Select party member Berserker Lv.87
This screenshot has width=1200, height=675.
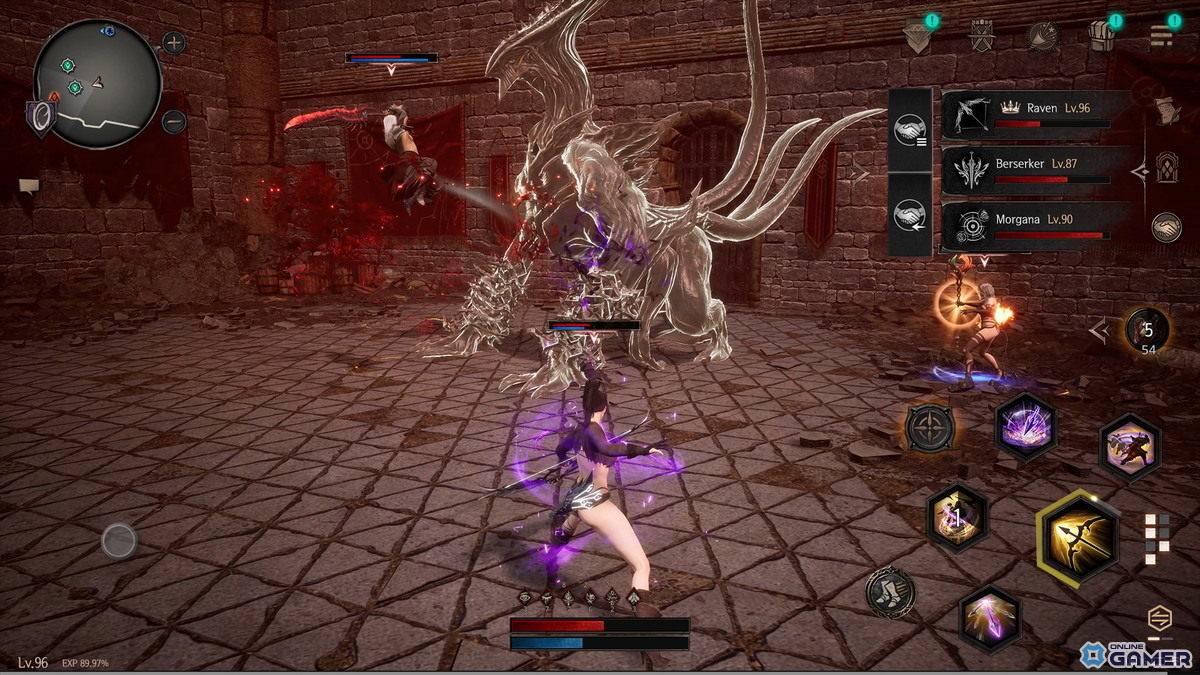pyautogui.click(x=1035, y=170)
